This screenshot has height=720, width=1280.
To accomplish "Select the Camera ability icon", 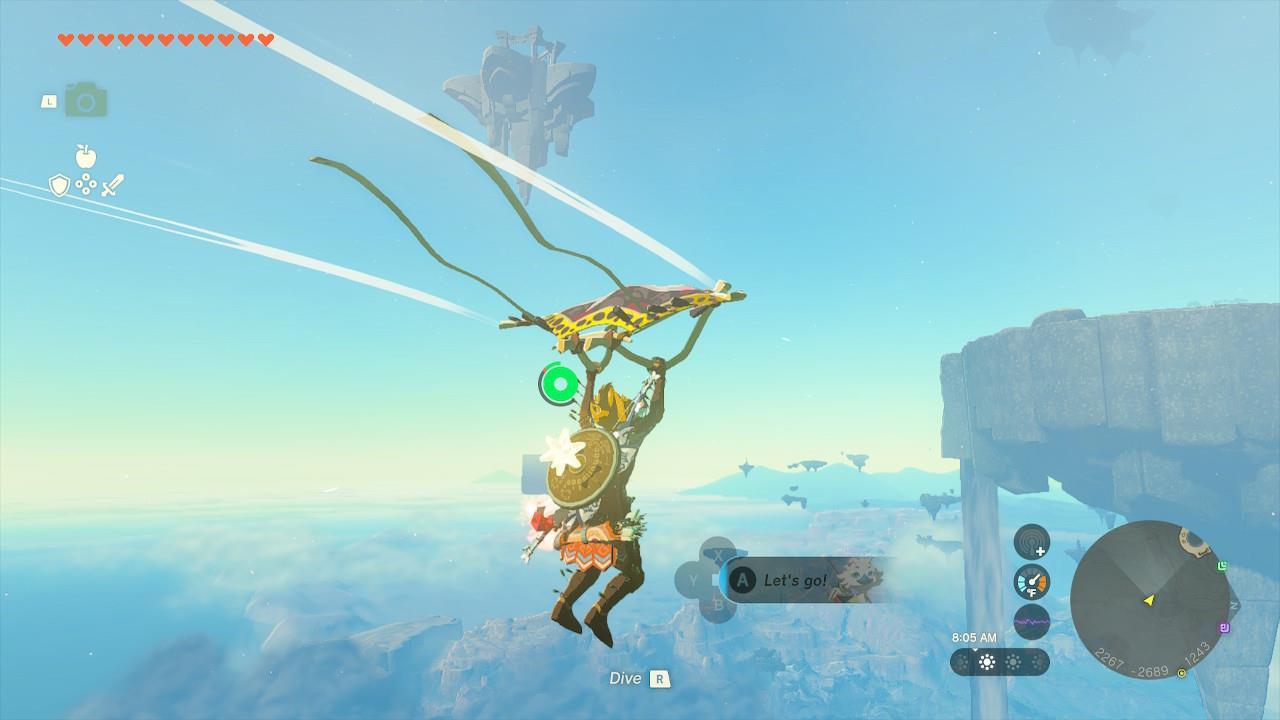I will (86, 101).
